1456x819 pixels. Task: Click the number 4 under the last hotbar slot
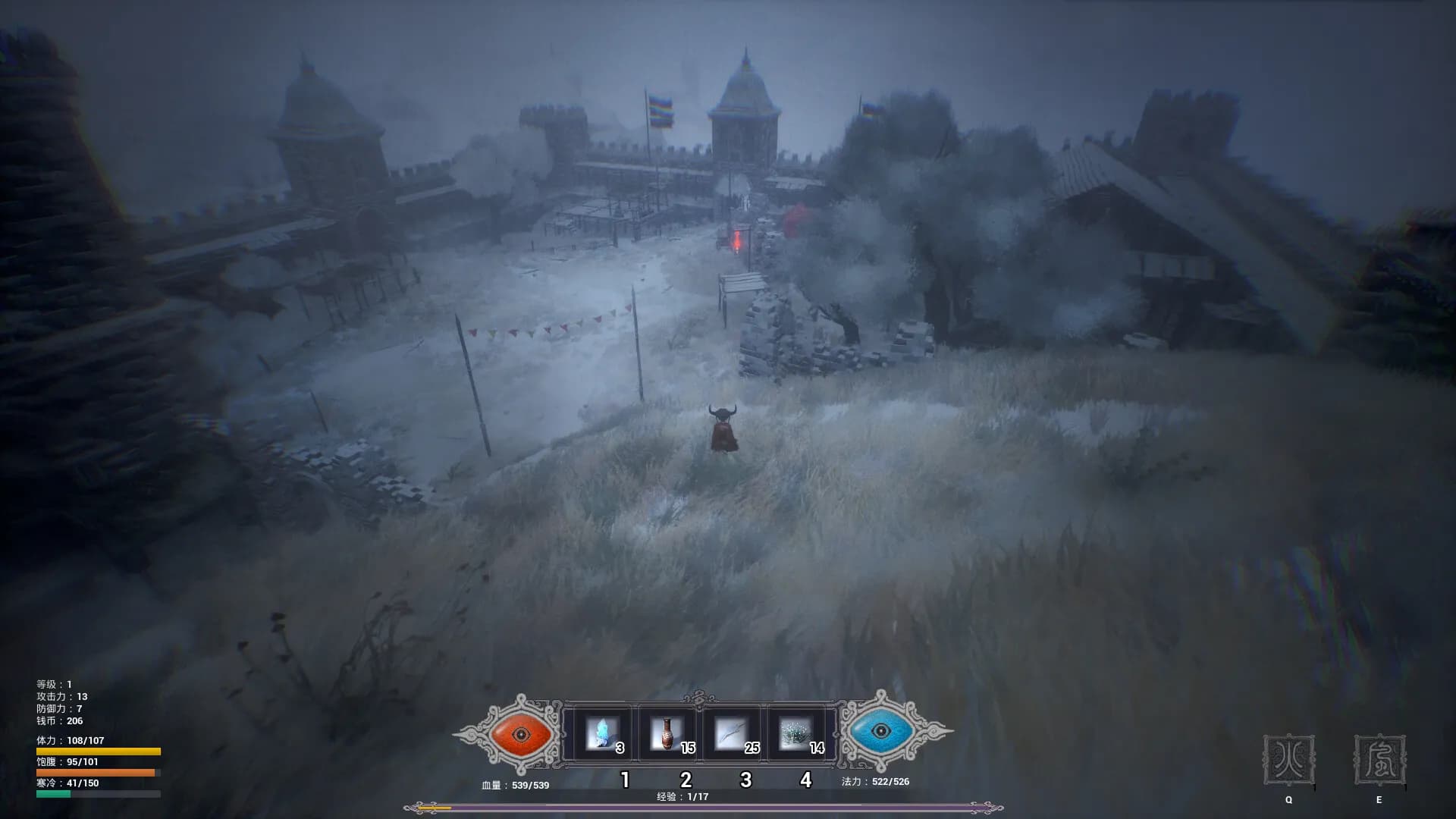tap(806, 778)
